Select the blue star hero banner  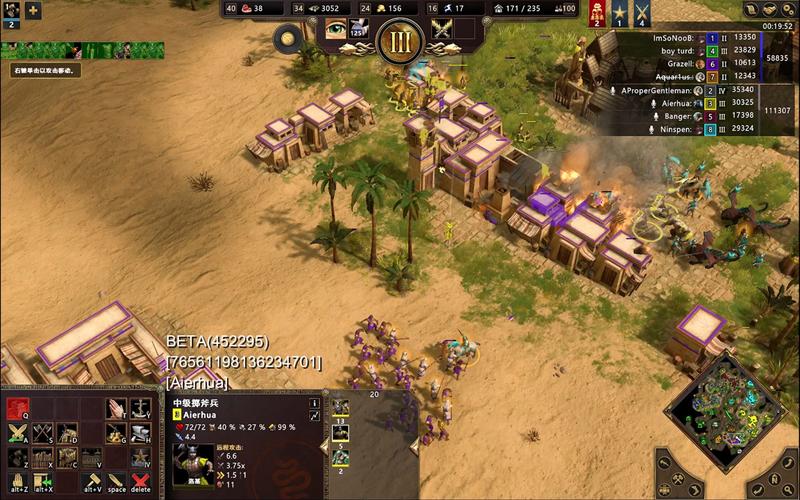pyautogui.click(x=619, y=12)
